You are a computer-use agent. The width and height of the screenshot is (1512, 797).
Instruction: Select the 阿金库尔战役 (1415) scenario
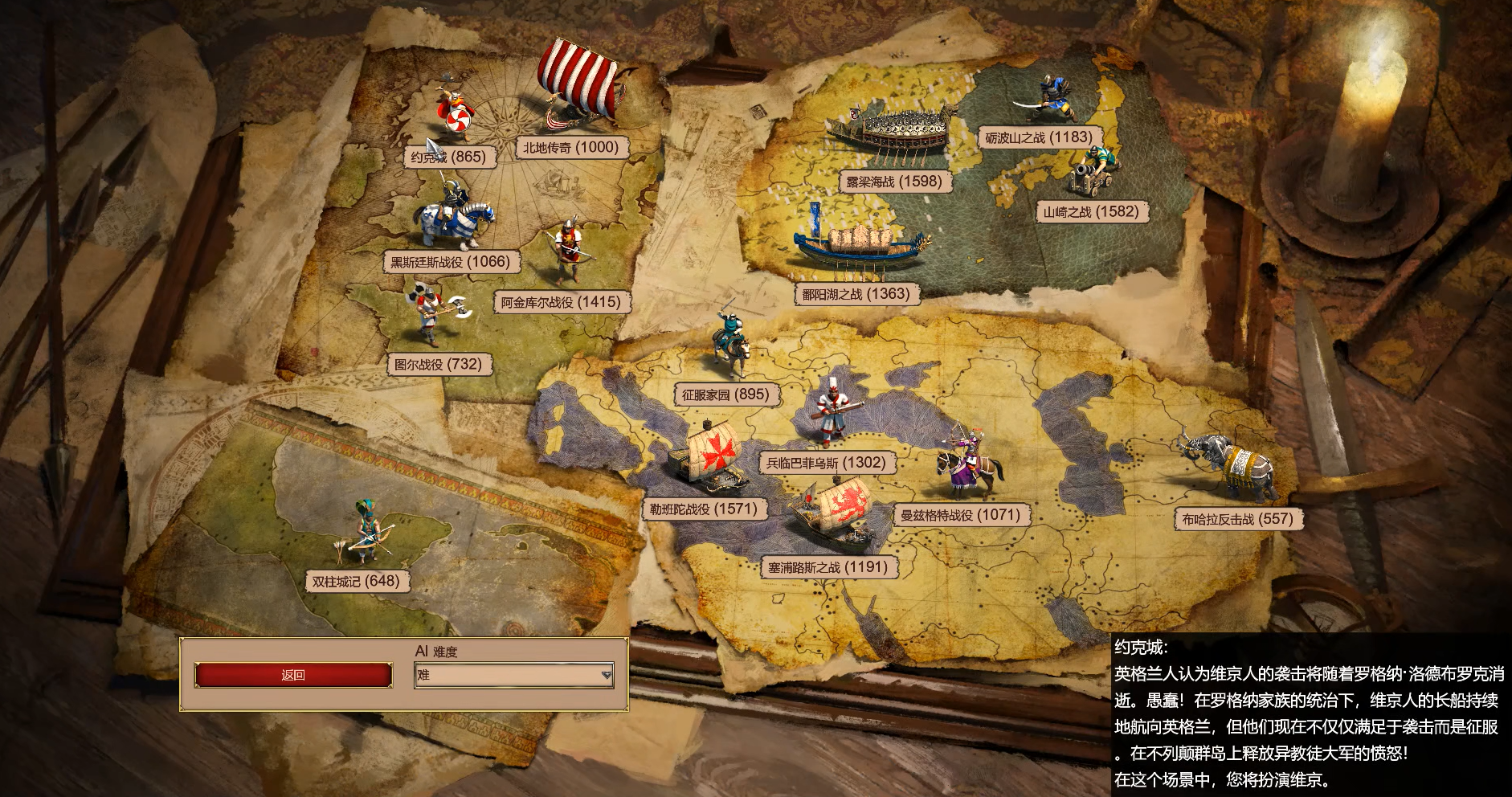[561, 302]
